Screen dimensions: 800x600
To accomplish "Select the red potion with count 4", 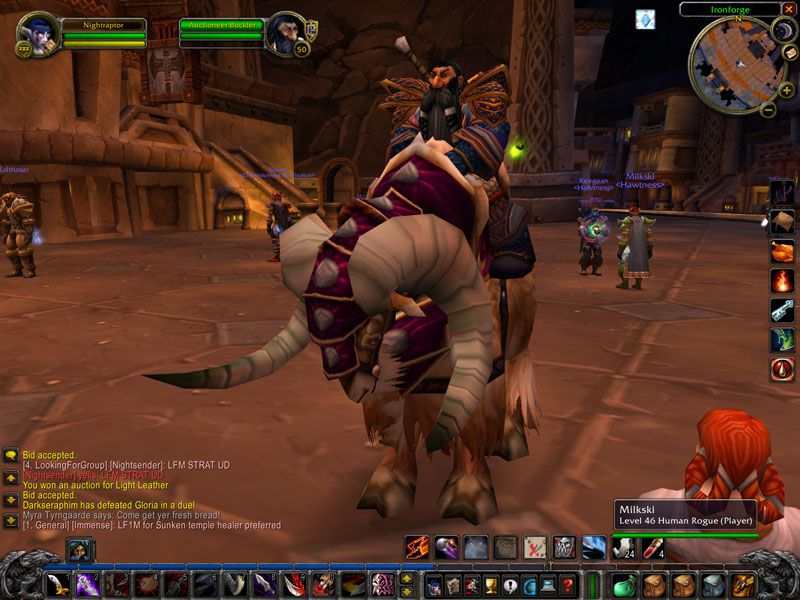I will pyautogui.click(x=653, y=547).
